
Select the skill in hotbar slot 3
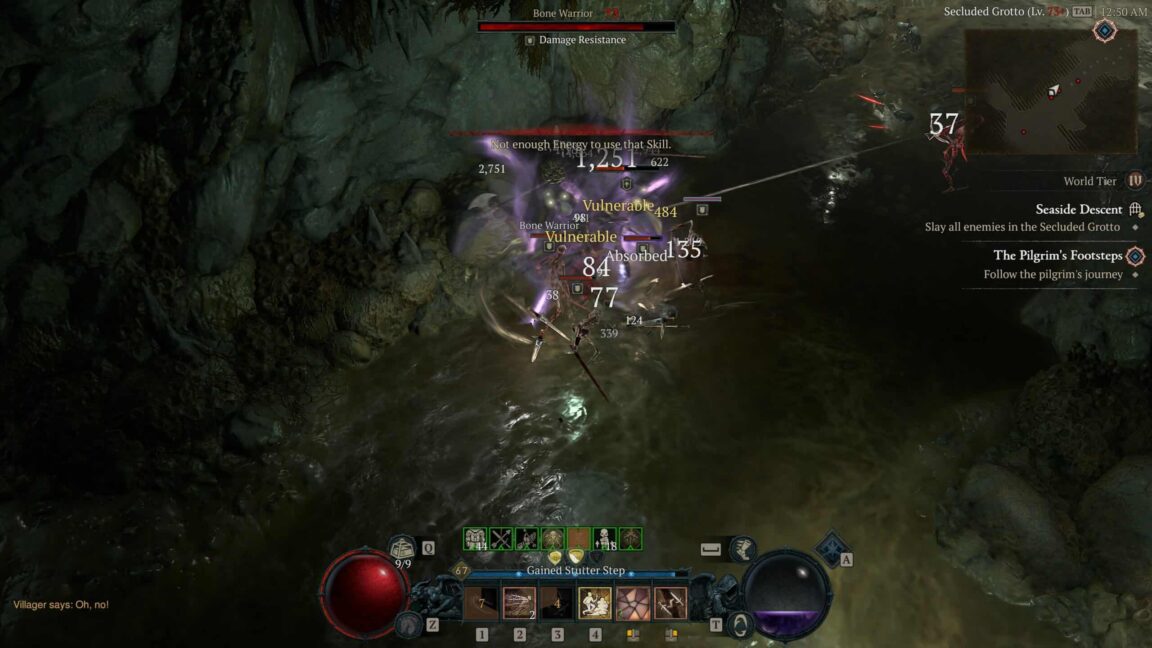557,603
